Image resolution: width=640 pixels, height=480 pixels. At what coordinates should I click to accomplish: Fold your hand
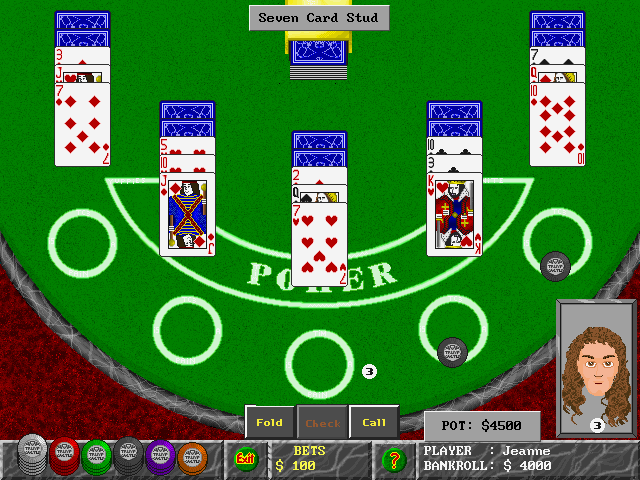point(270,422)
